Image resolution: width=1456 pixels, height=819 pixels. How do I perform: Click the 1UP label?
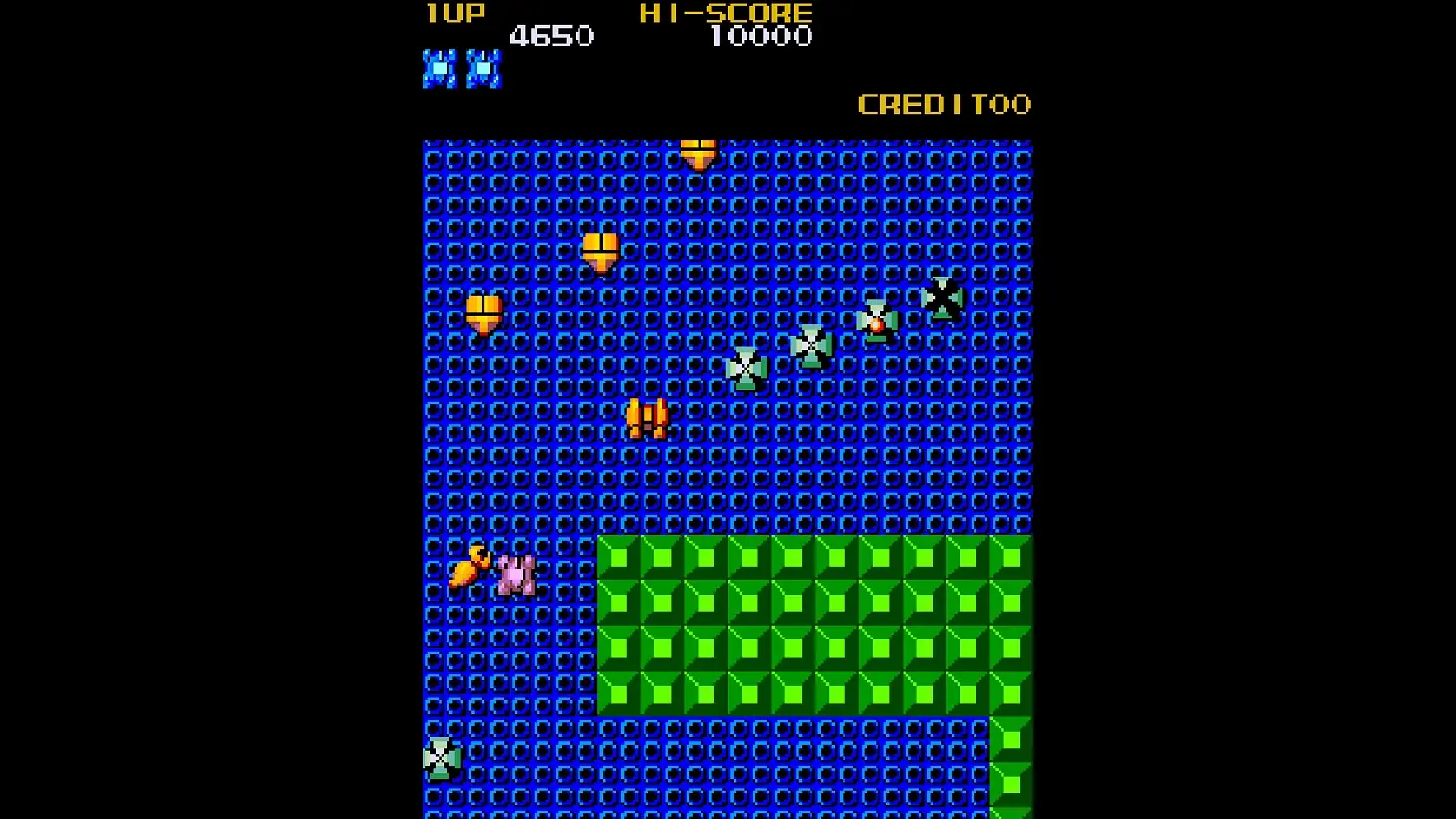(452, 14)
